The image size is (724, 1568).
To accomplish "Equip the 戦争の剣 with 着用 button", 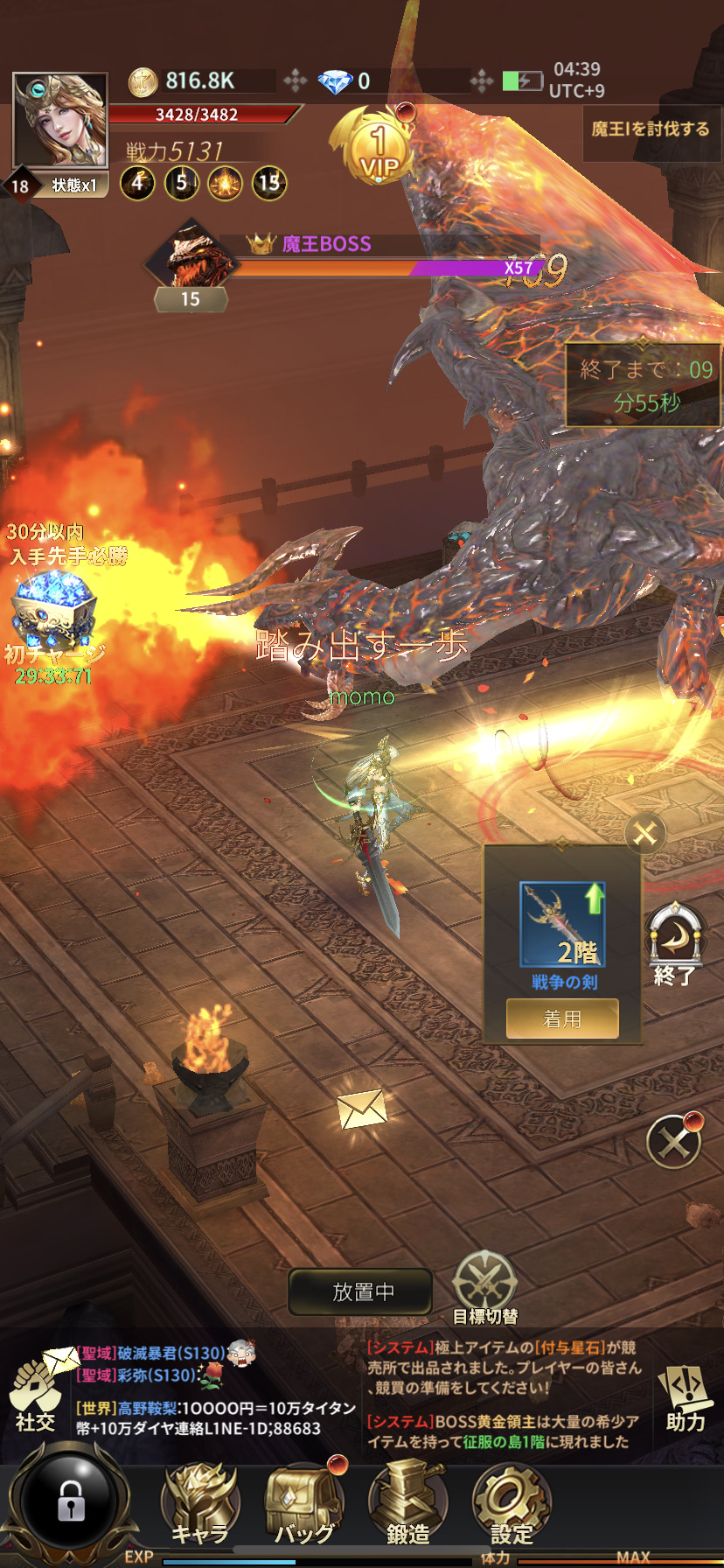I will tap(562, 1018).
